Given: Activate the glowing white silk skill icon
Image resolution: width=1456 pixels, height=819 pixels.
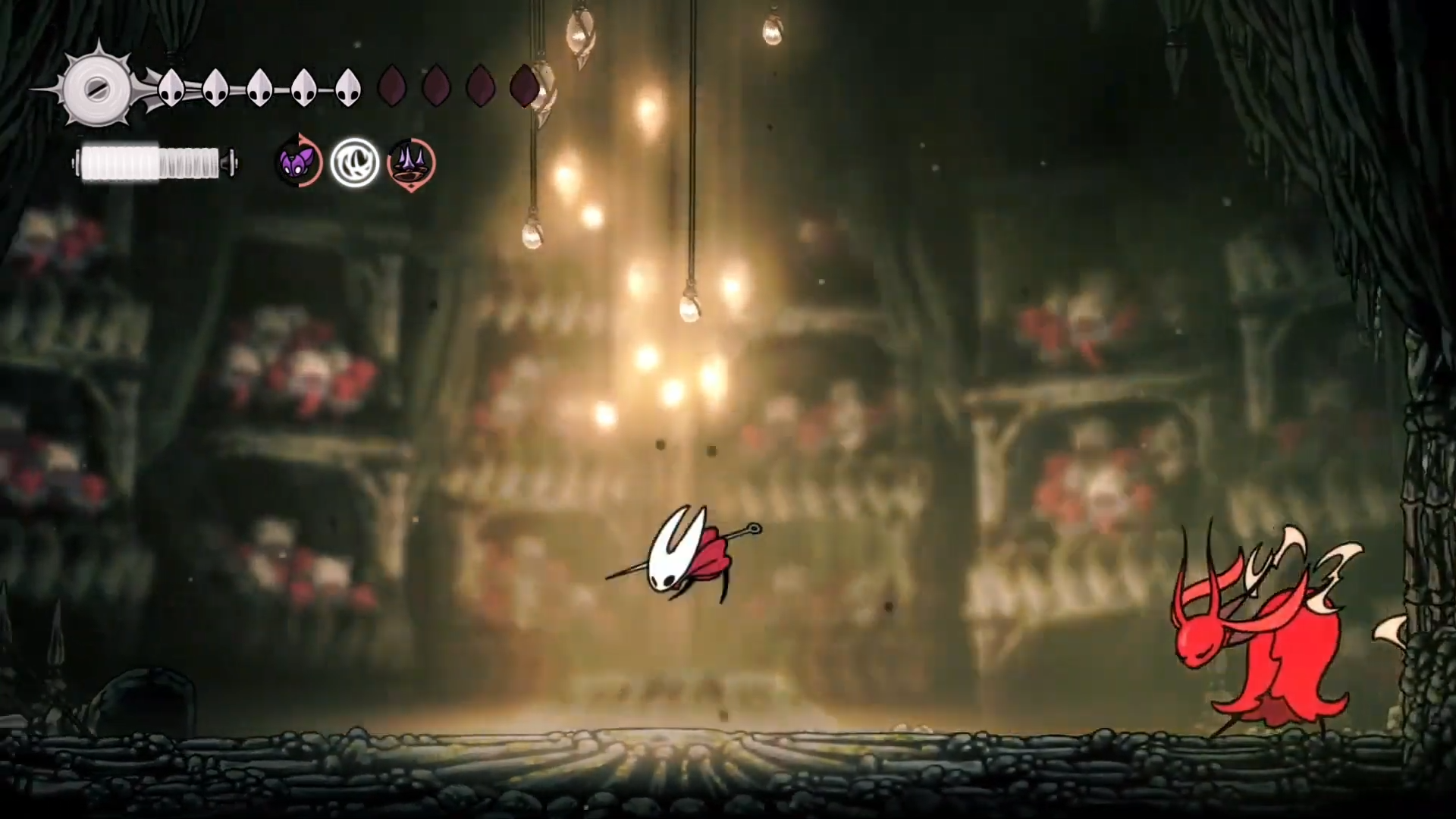Looking at the screenshot, I should pyautogui.click(x=354, y=162).
